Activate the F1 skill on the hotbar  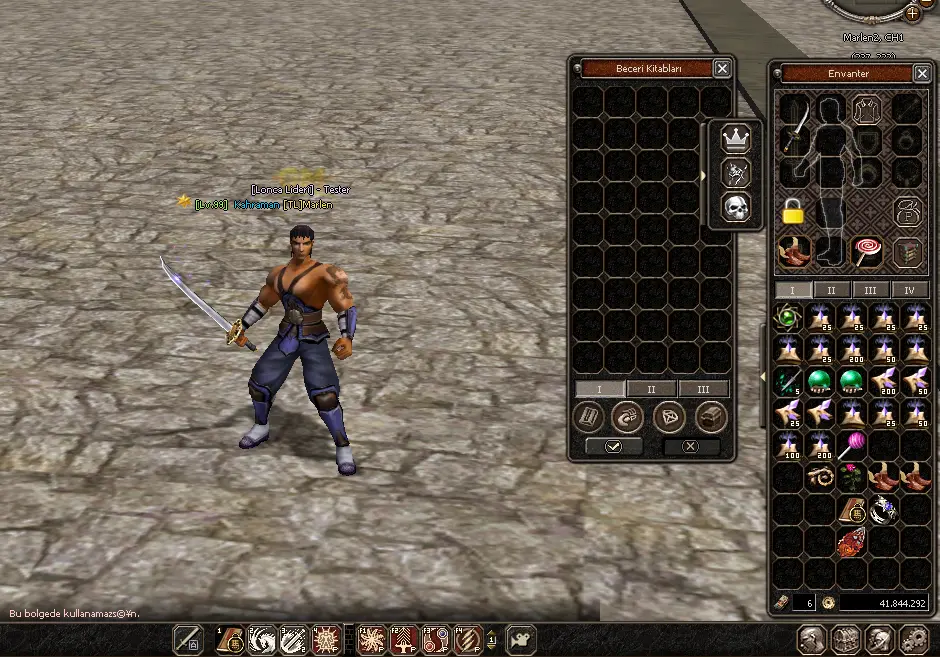coord(372,639)
